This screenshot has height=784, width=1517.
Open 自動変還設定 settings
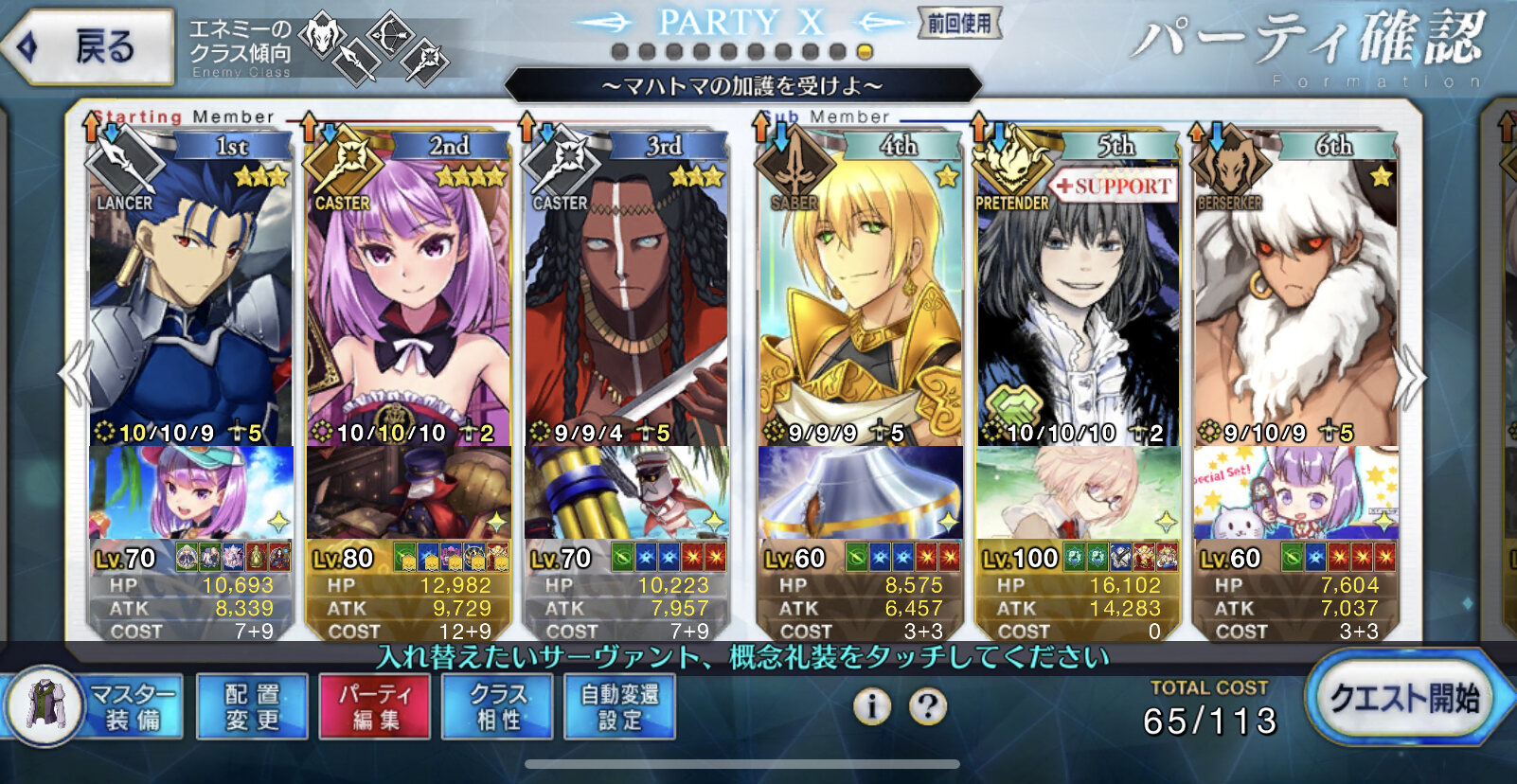point(620,706)
